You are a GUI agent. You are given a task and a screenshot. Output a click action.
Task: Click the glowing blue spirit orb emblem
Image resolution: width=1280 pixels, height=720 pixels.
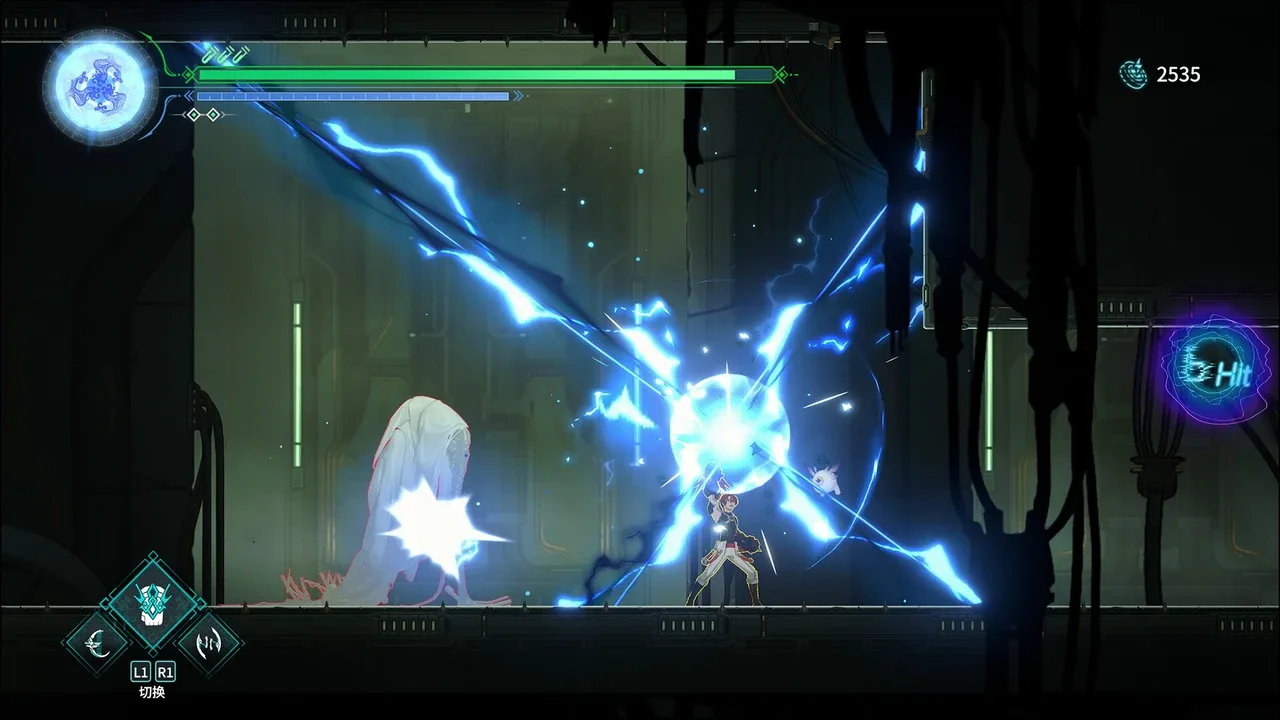(100, 86)
